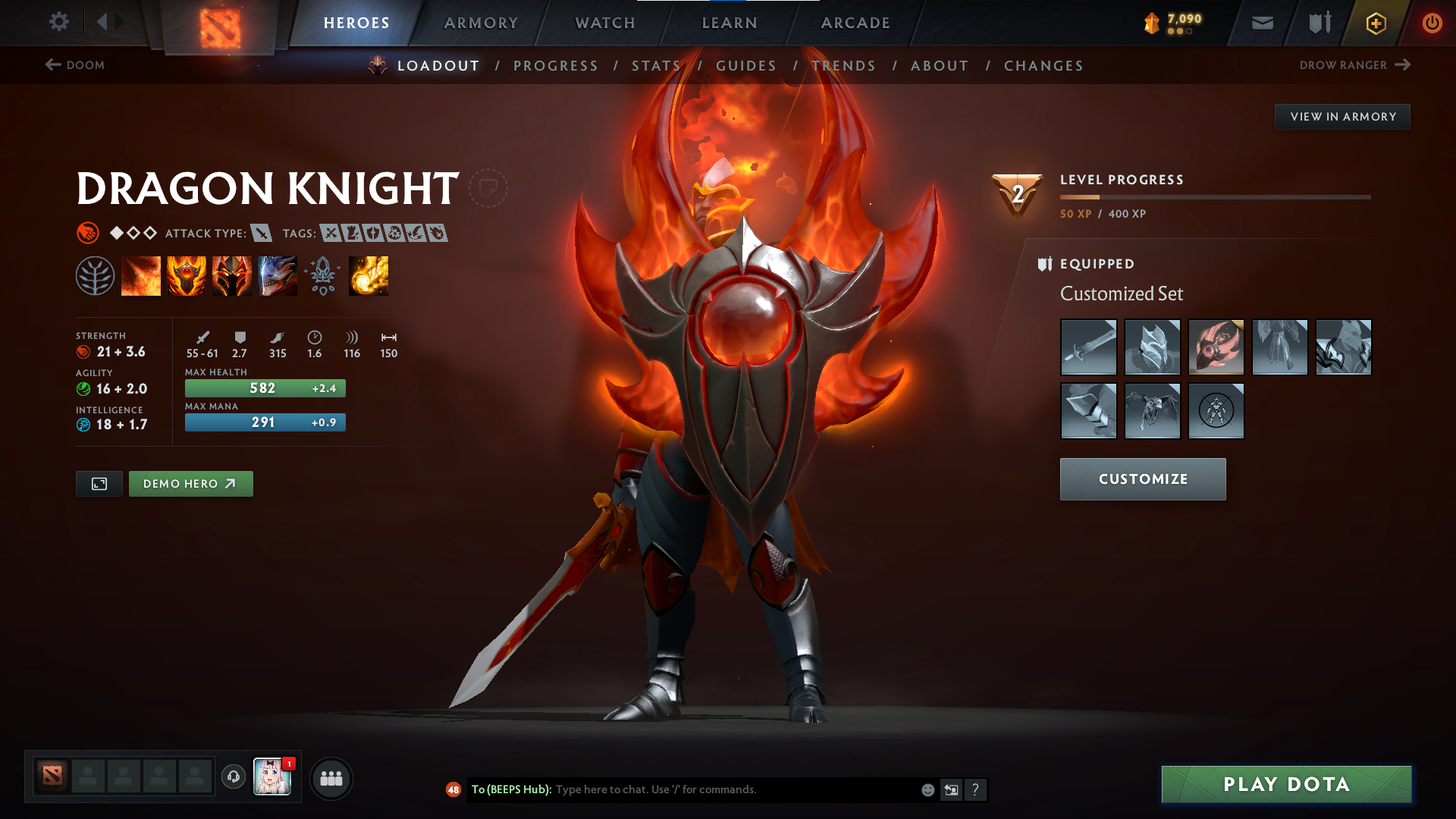Open the ARMORY tab in the top menu
This screenshot has width=1456, height=819.
pyautogui.click(x=481, y=23)
